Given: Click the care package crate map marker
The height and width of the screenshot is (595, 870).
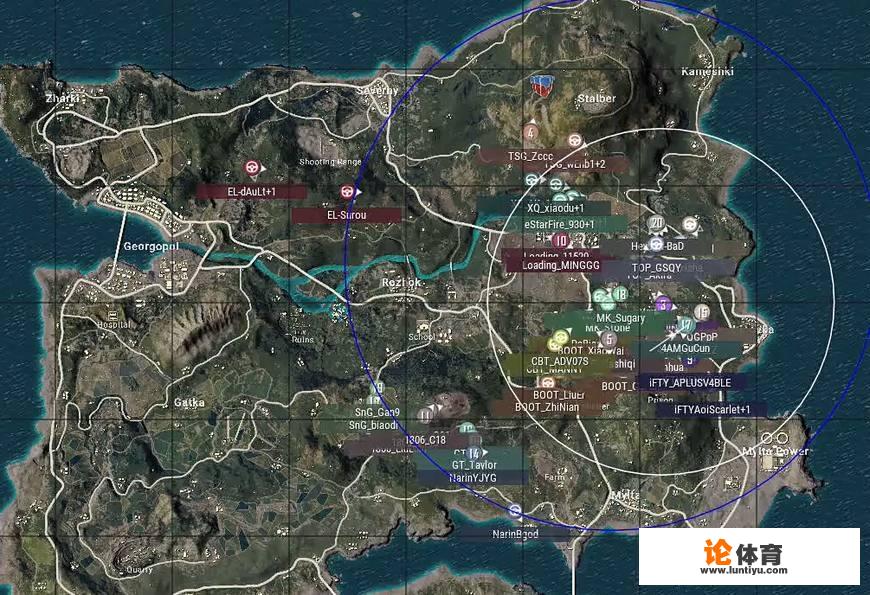Looking at the screenshot, I should (x=543, y=84).
